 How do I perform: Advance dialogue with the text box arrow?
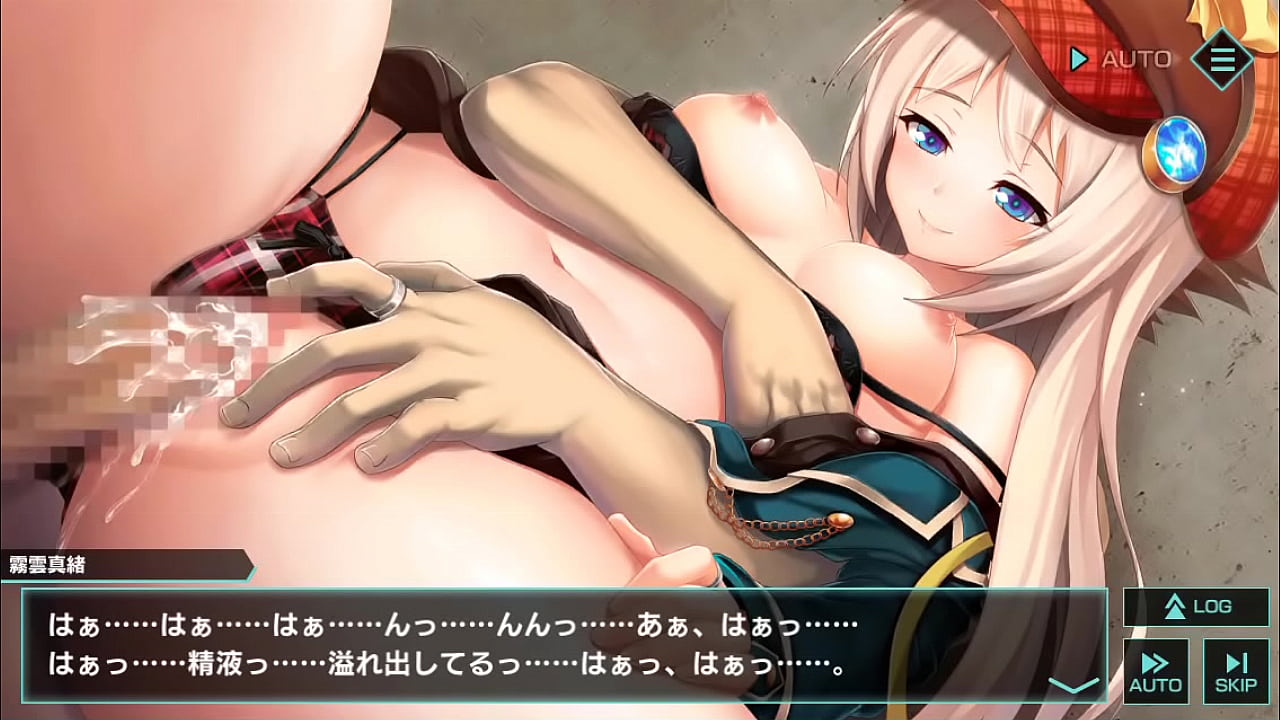pos(1073,685)
